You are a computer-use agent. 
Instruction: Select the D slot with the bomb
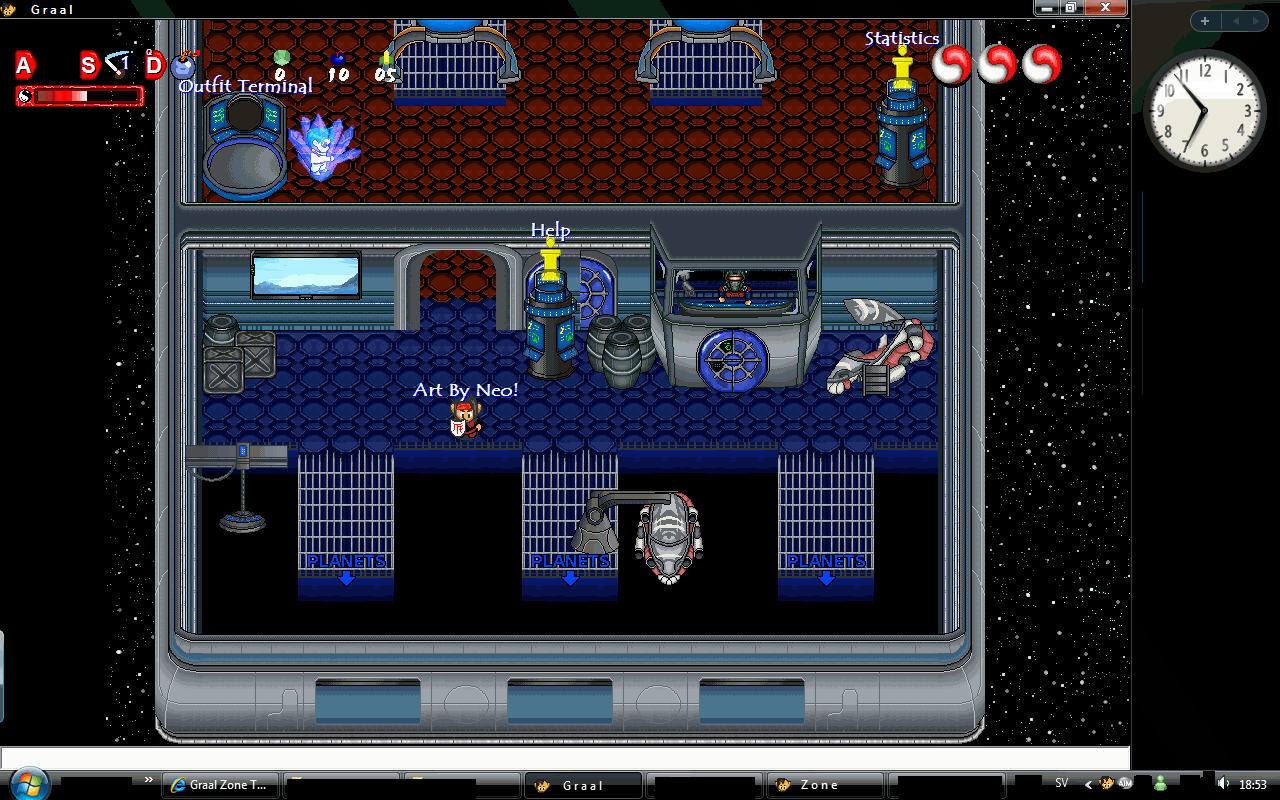tap(155, 67)
